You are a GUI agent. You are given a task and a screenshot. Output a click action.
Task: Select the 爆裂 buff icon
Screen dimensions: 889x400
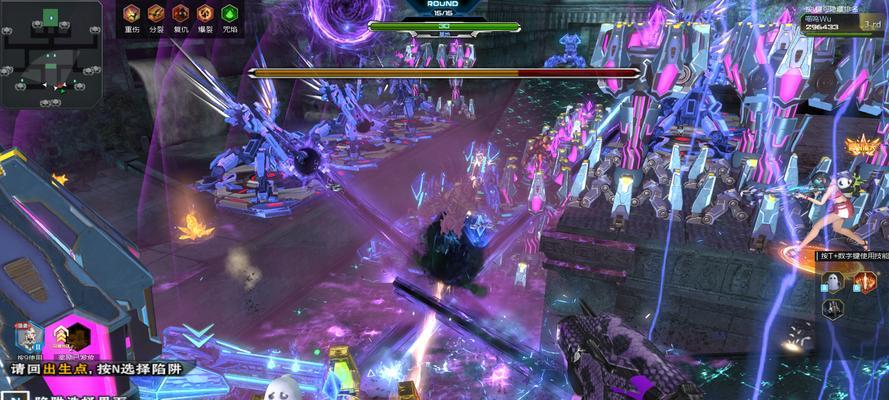click(x=205, y=14)
